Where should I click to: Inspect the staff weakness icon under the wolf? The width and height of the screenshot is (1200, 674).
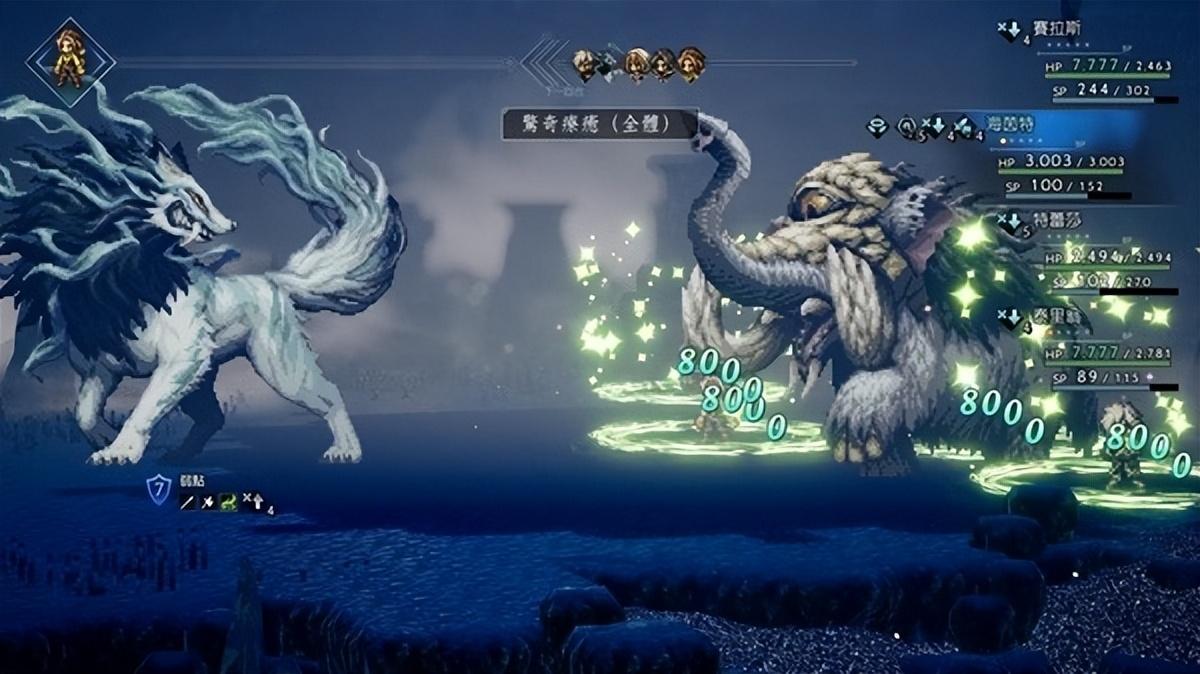188,503
